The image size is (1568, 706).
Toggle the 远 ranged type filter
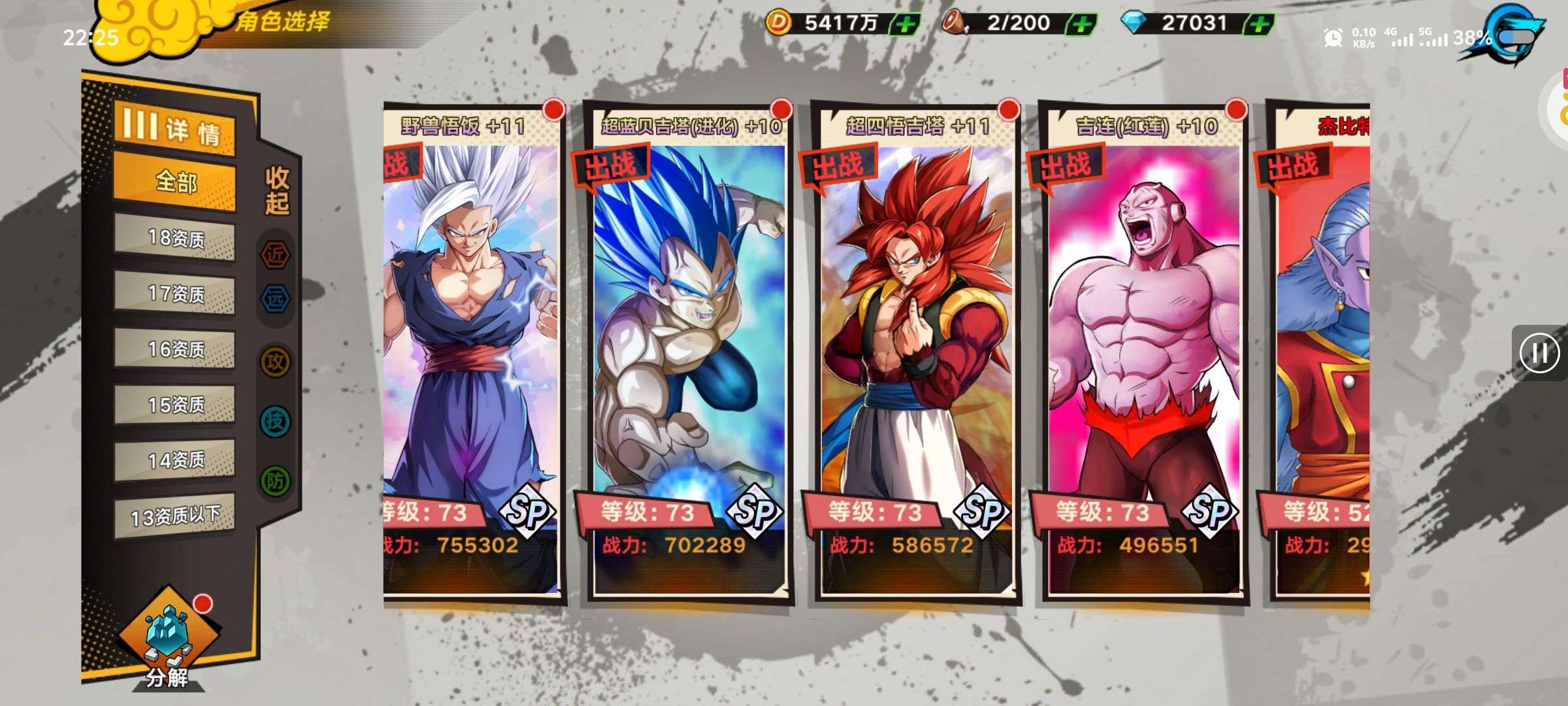coord(275,299)
